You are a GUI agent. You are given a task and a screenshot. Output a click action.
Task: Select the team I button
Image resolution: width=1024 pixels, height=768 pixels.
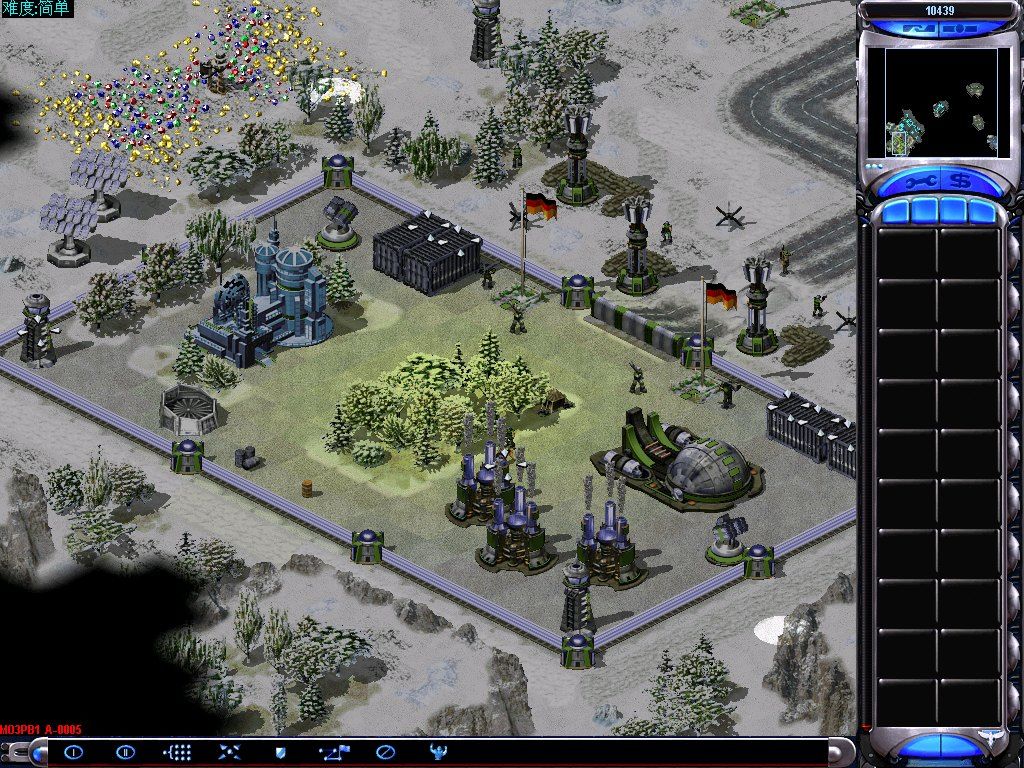[74, 751]
